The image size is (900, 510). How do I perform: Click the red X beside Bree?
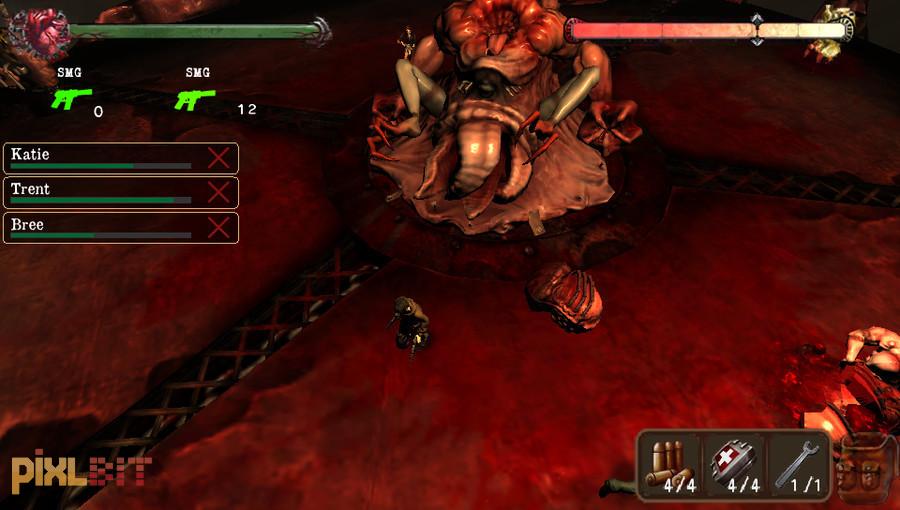point(218,227)
